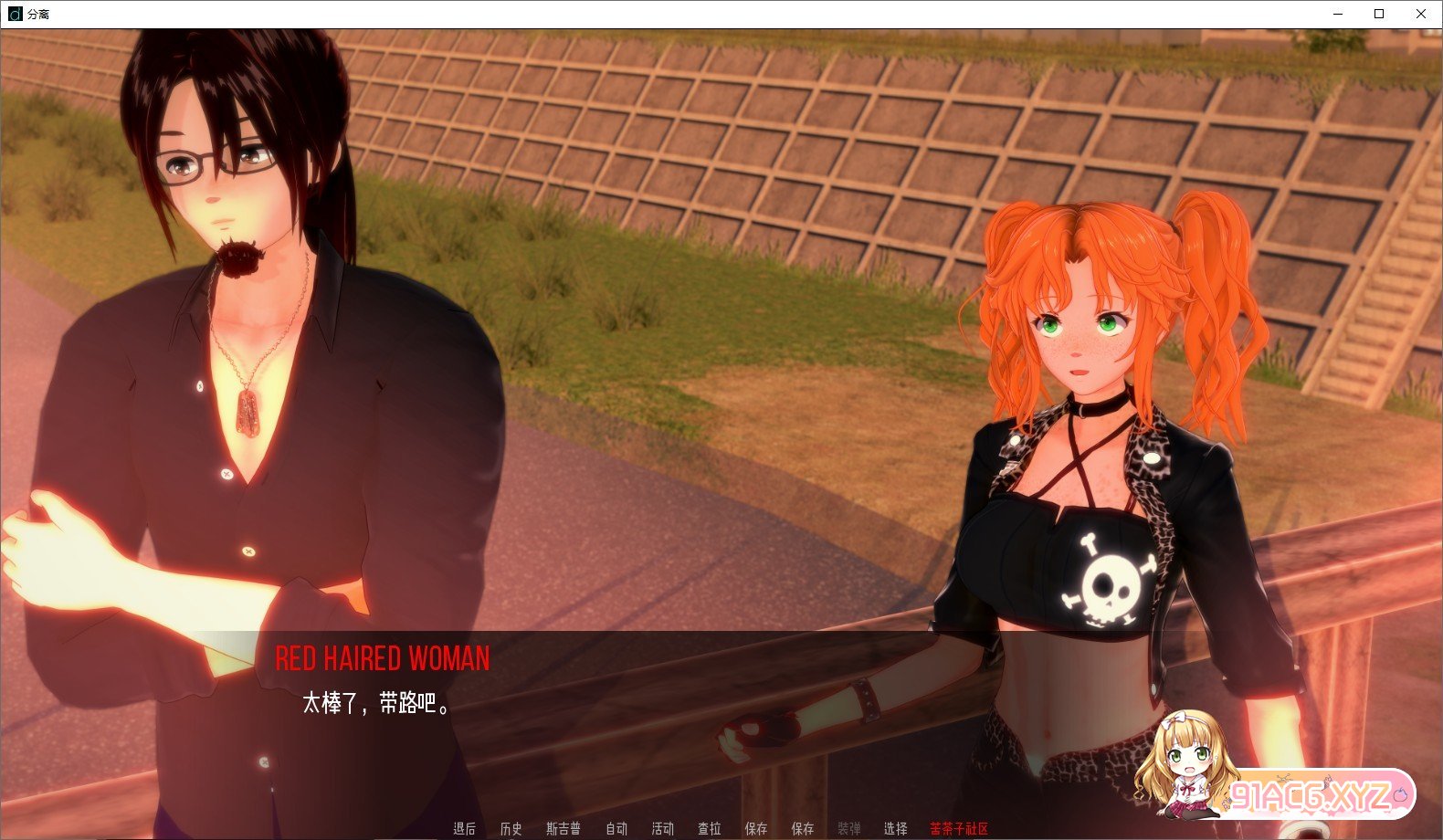The width and height of the screenshot is (1443, 840).
Task: Open the 选择 preferences menu
Action: pos(895,829)
